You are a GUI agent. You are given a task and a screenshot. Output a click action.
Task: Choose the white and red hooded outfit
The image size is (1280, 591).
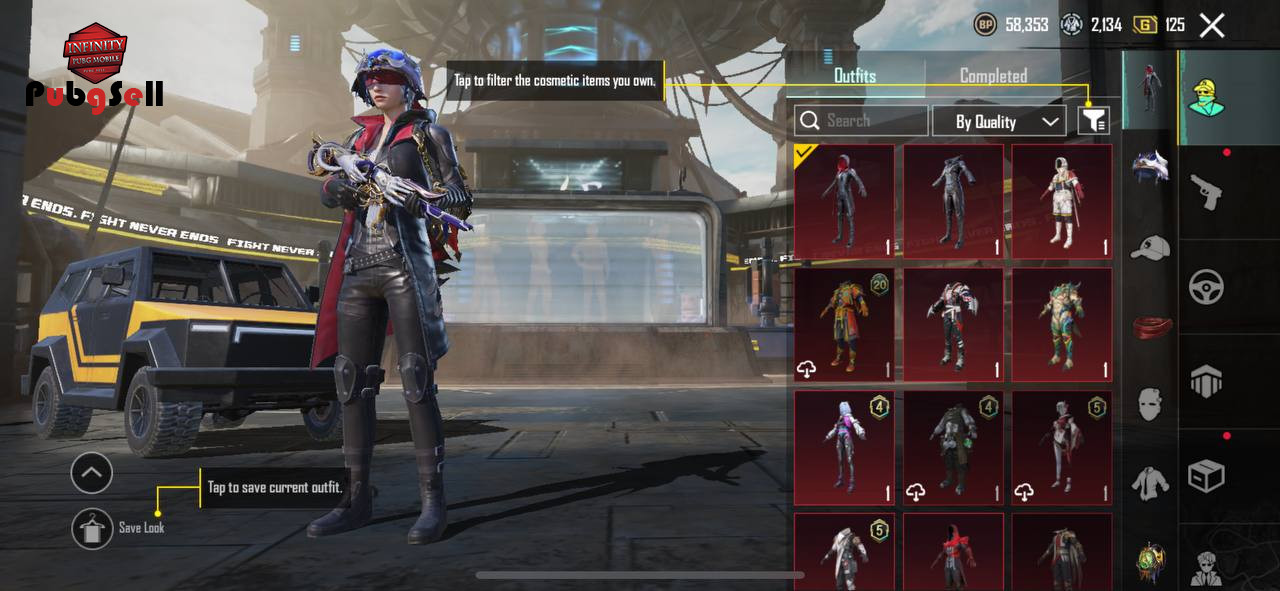1061,202
